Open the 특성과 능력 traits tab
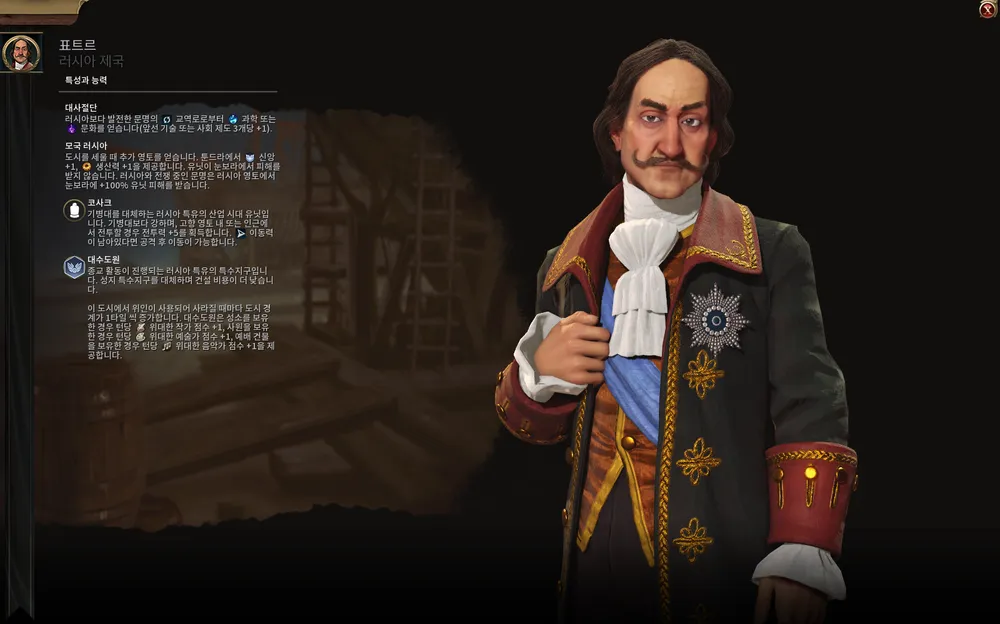 86,80
